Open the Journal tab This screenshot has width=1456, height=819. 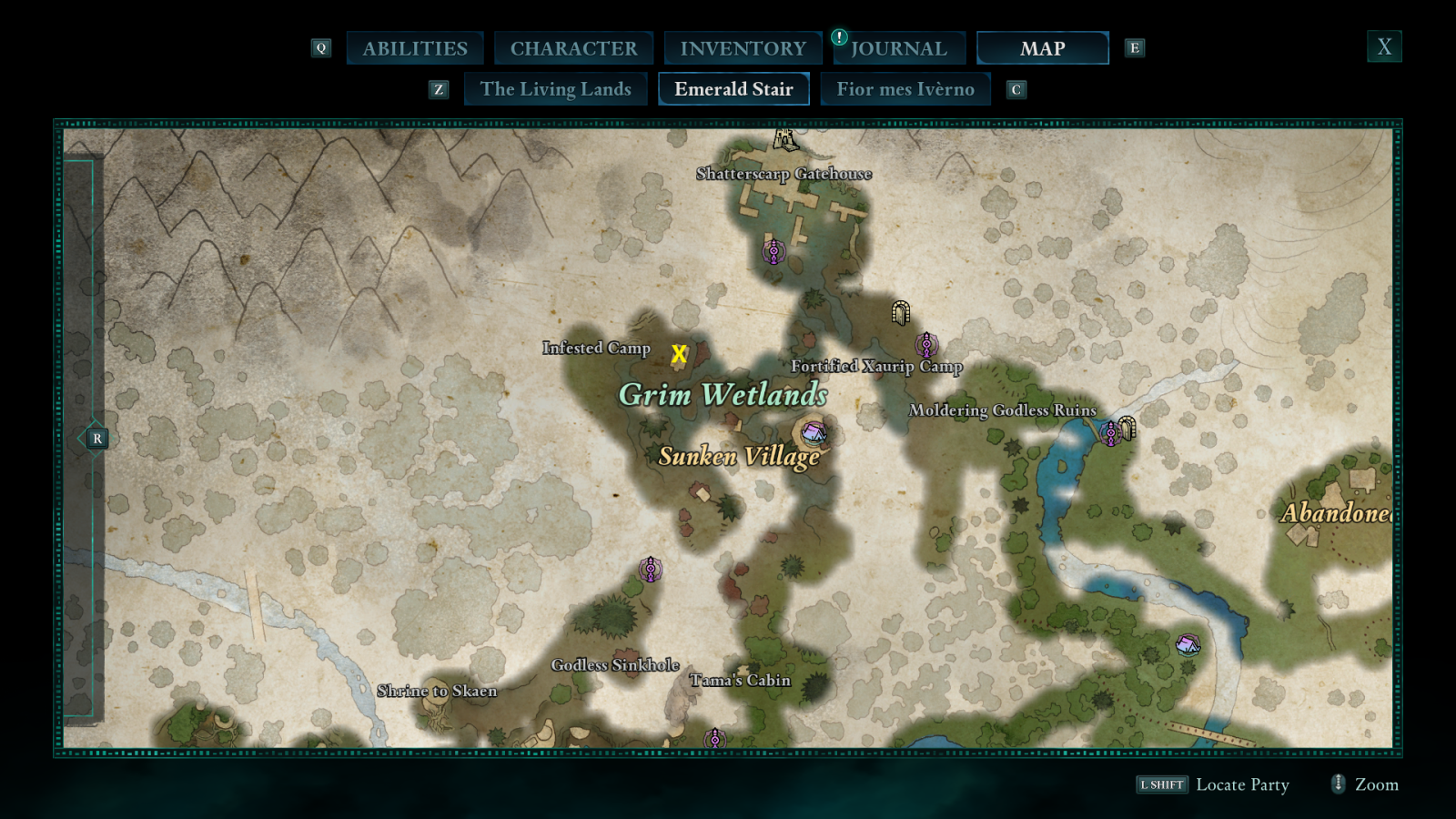(899, 48)
